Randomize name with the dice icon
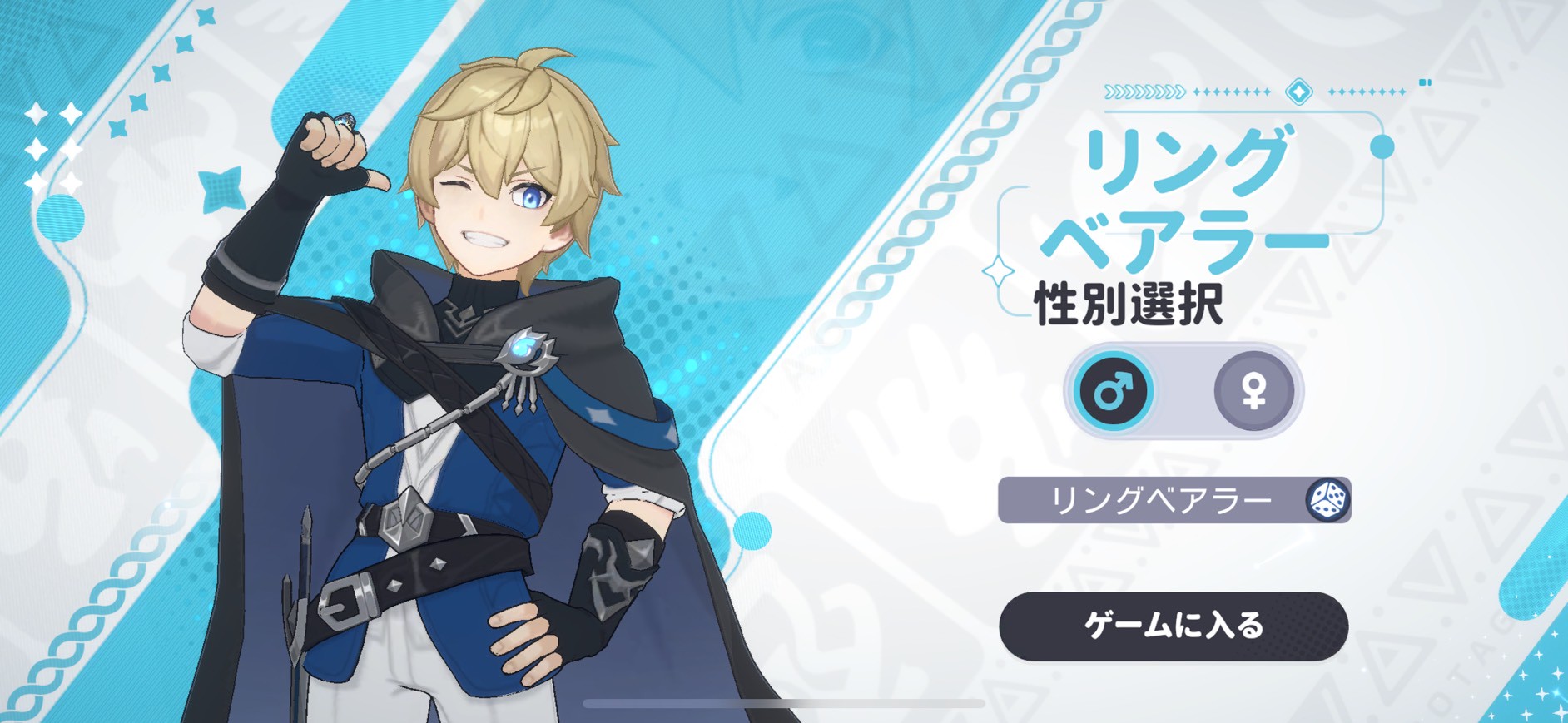Viewport: 1568px width, 723px height. [x=1327, y=500]
